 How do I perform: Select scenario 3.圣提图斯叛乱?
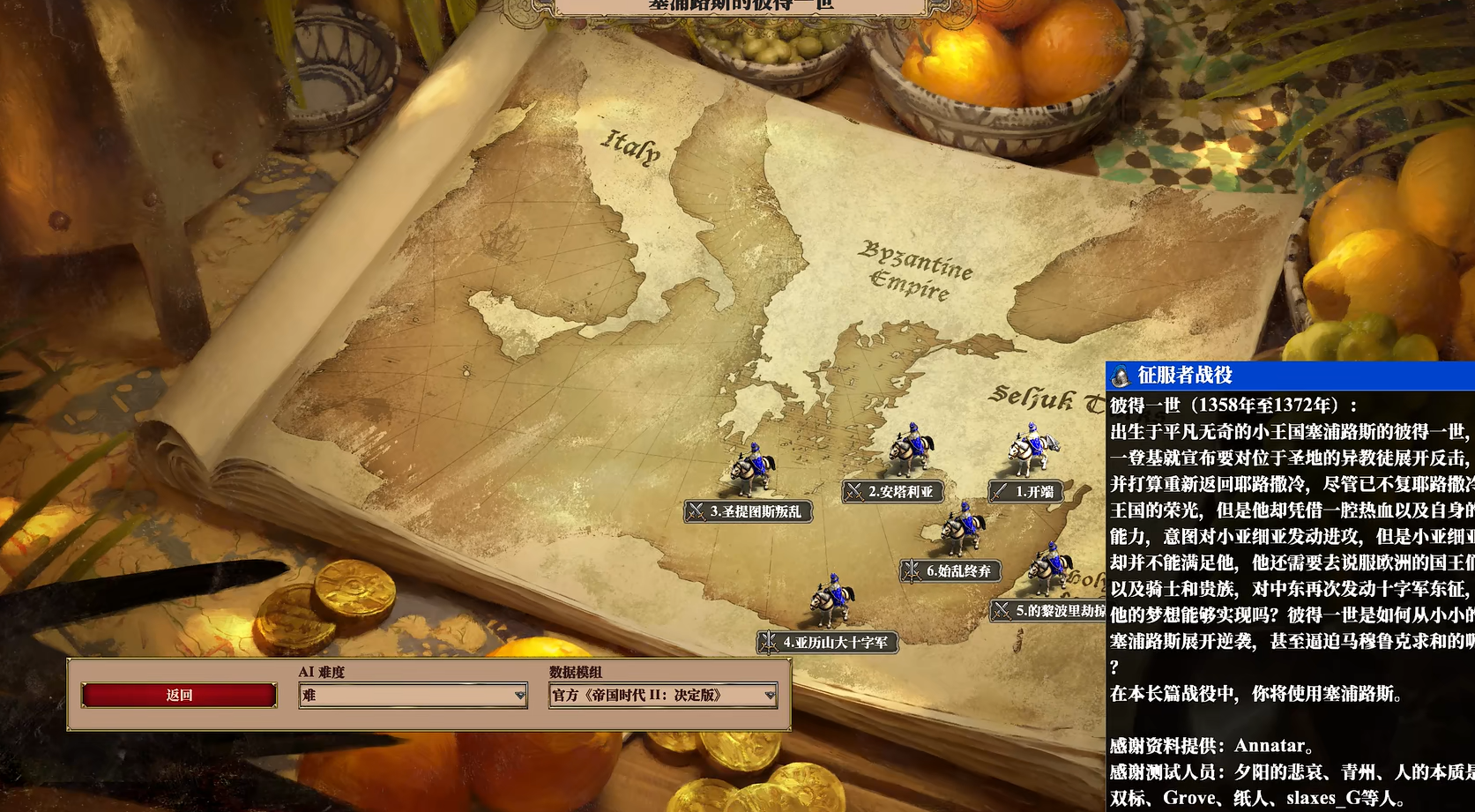(x=747, y=511)
